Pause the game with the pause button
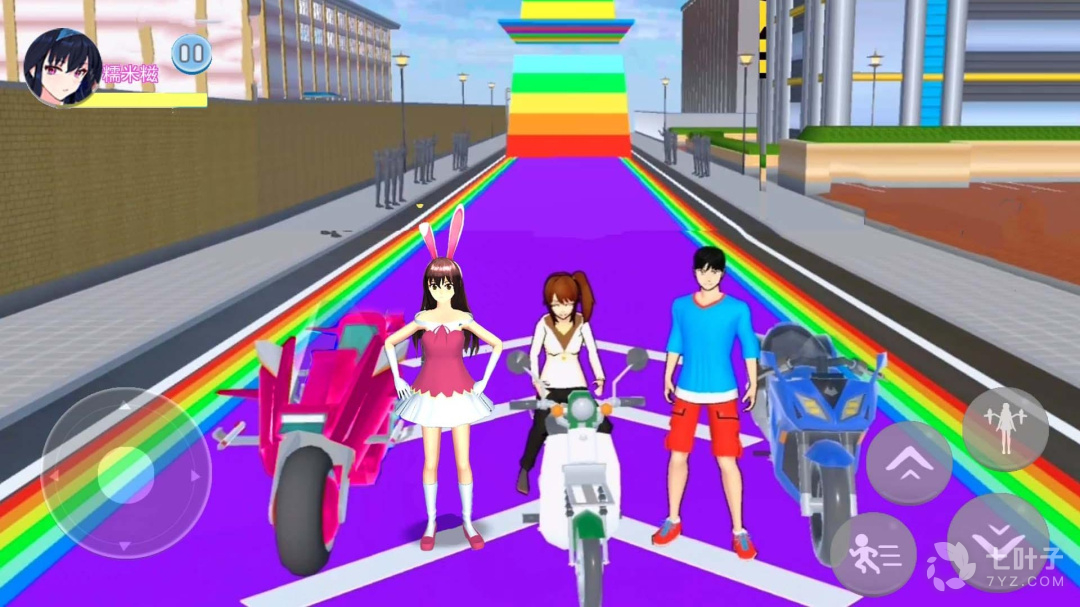The height and width of the screenshot is (607, 1080). (x=191, y=54)
